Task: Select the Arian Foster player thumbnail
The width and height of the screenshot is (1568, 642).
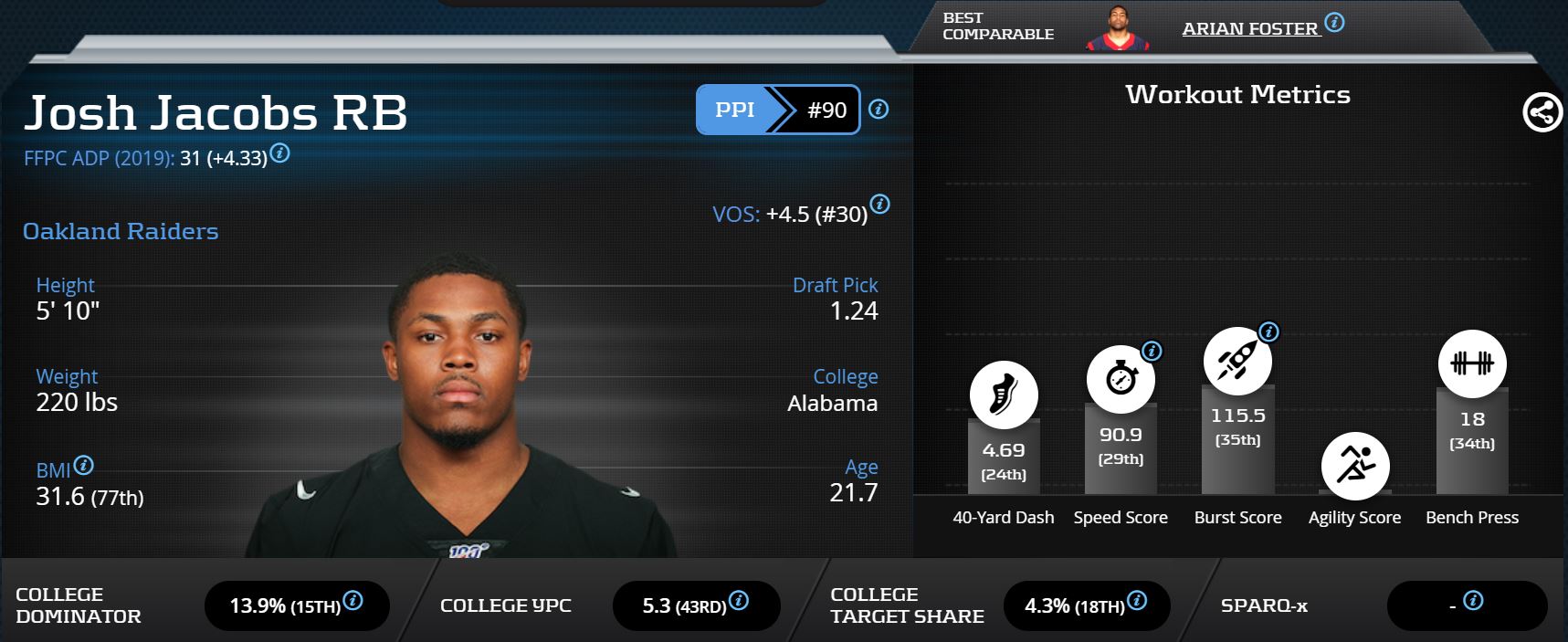Action: pos(1118,27)
